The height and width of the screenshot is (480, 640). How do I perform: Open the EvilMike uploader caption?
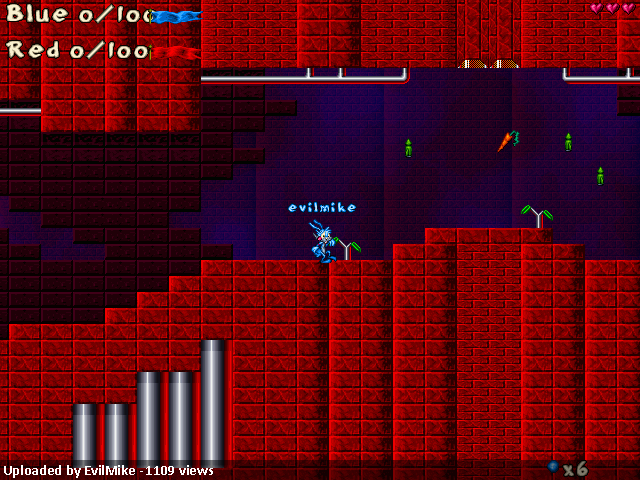tap(108, 470)
